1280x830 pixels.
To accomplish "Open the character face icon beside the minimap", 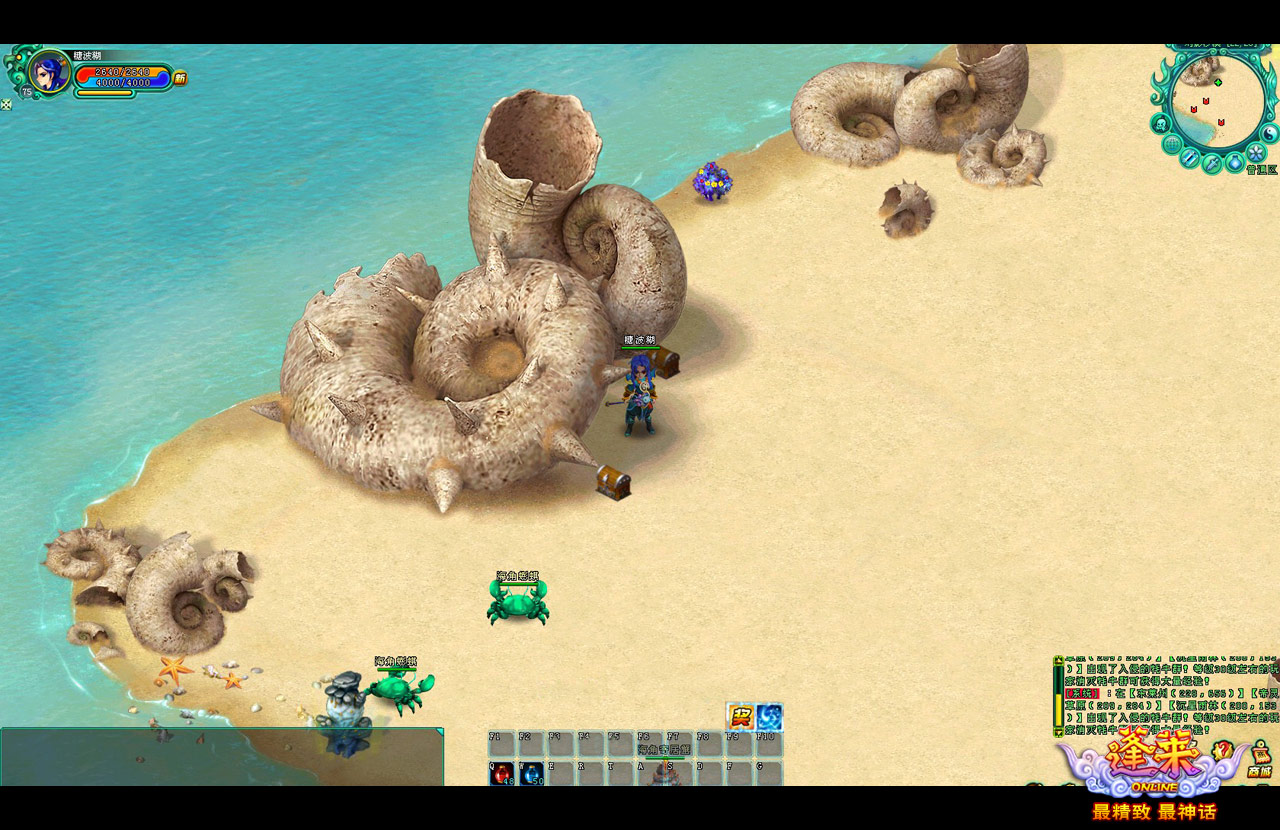I will pos(1160,123).
